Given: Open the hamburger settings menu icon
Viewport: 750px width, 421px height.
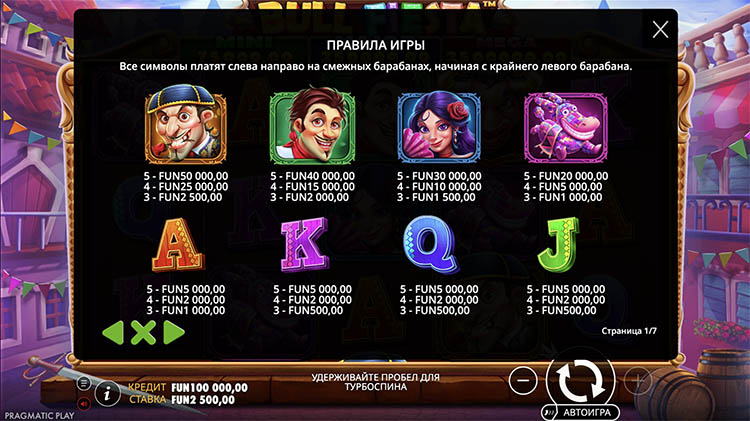Looking at the screenshot, I should pyautogui.click(x=84, y=383).
